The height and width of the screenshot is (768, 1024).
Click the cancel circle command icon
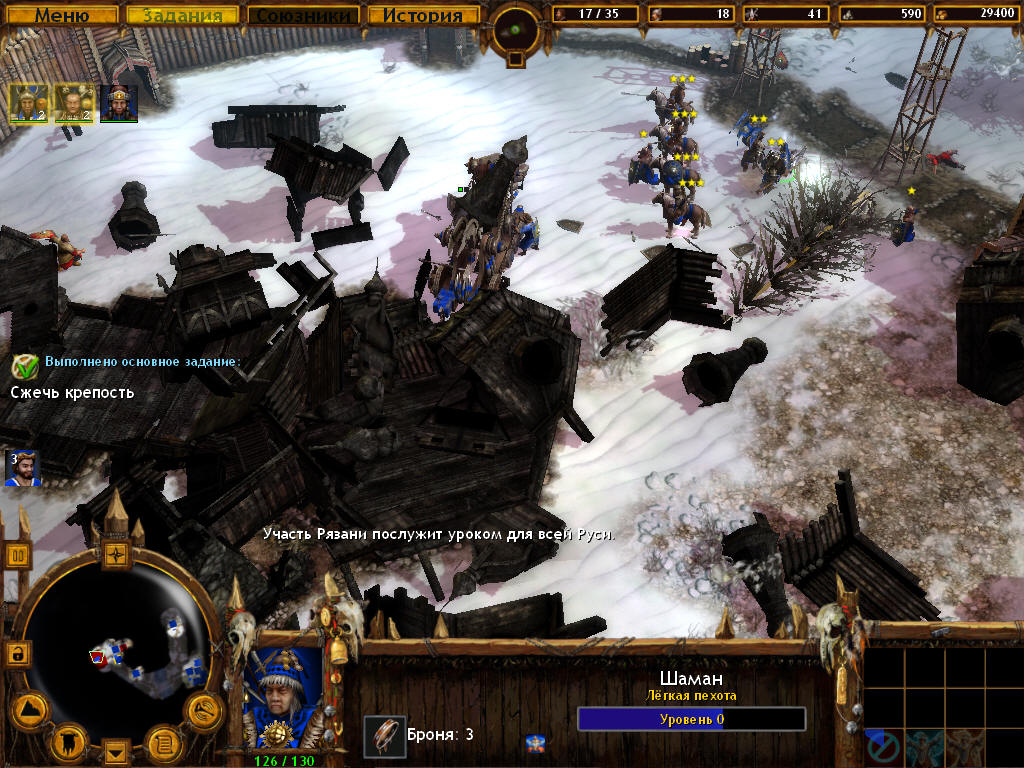tap(882, 746)
